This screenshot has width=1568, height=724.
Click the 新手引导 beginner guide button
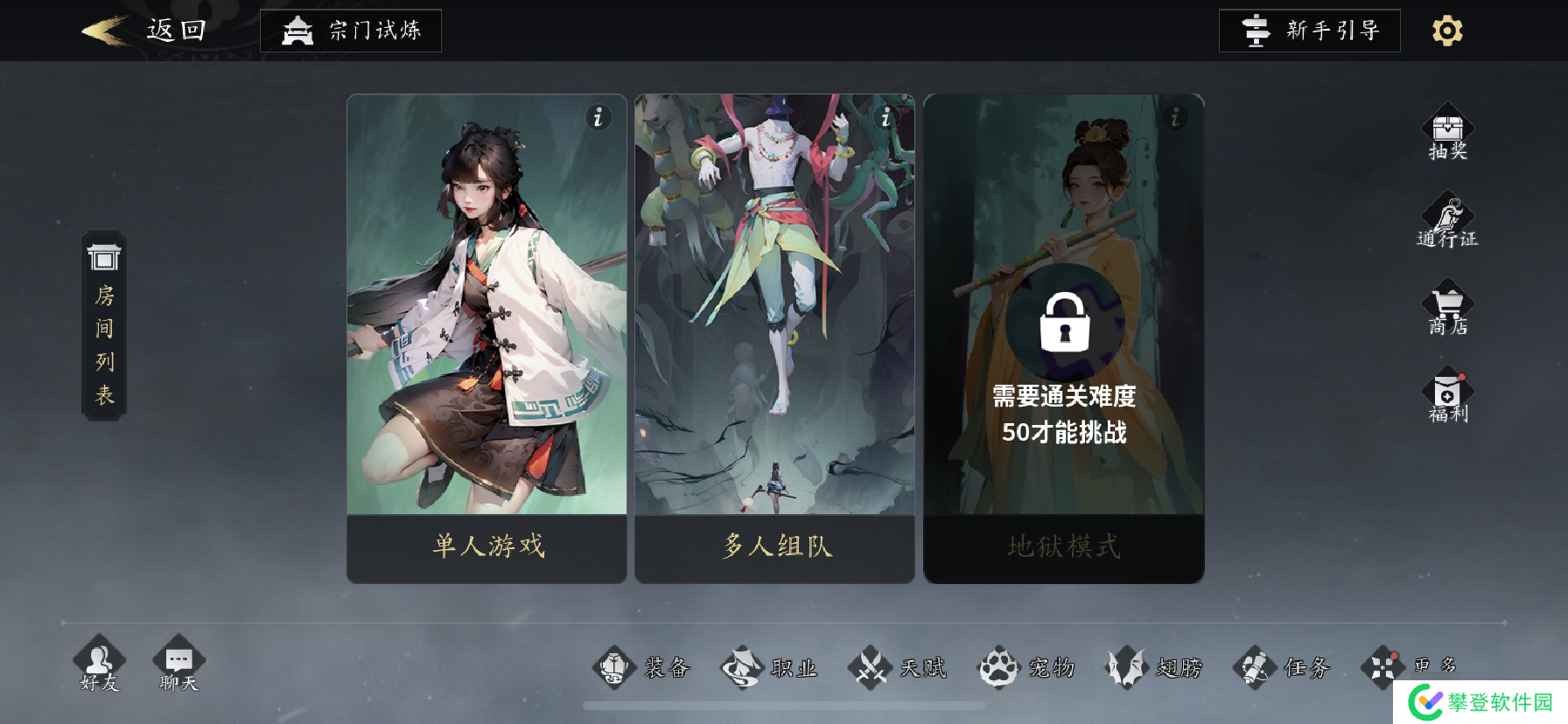1310,30
